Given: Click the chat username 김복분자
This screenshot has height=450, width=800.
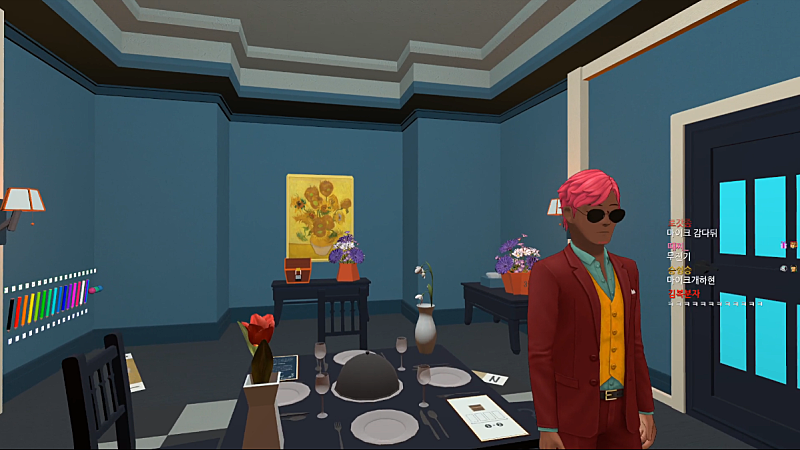Looking at the screenshot, I should coord(683,293).
